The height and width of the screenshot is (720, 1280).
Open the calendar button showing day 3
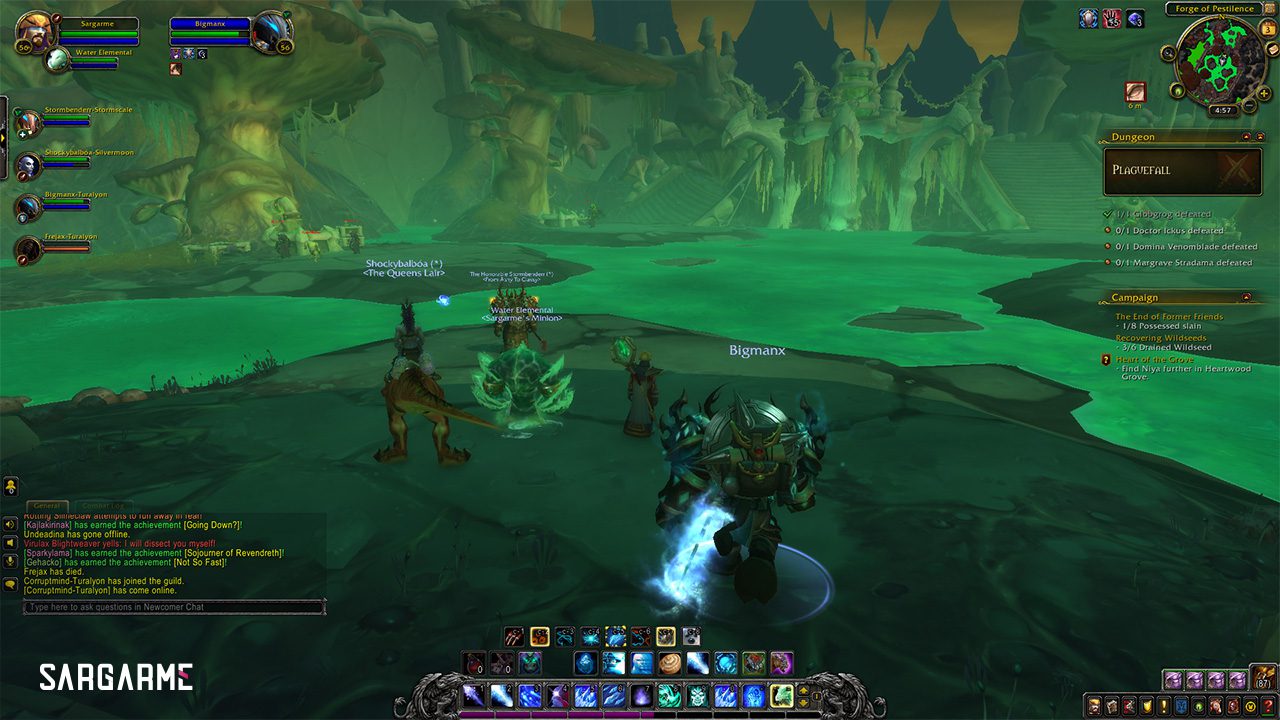[1270, 28]
